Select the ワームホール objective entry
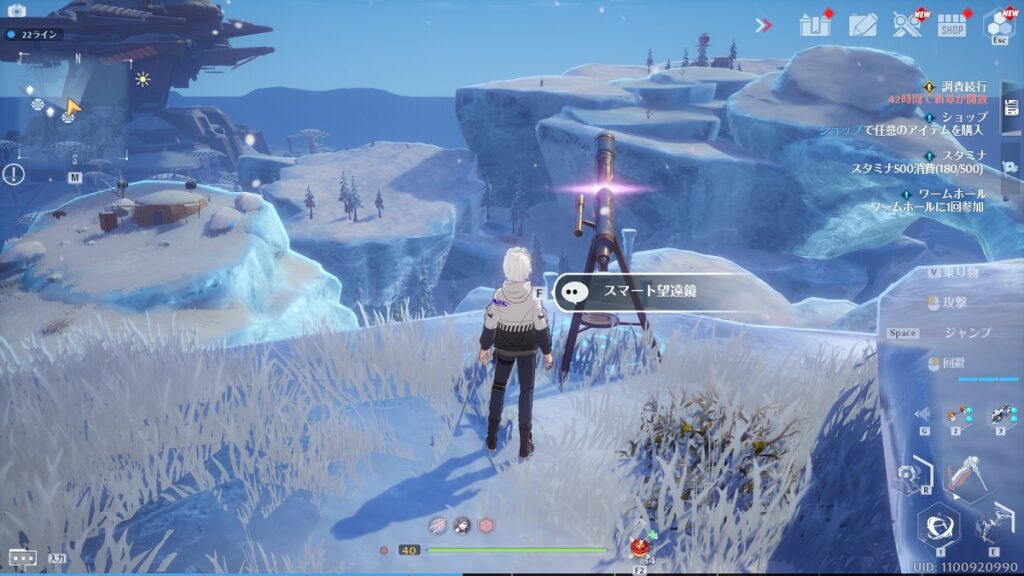Viewport: 1024px width, 576px height. (950, 193)
